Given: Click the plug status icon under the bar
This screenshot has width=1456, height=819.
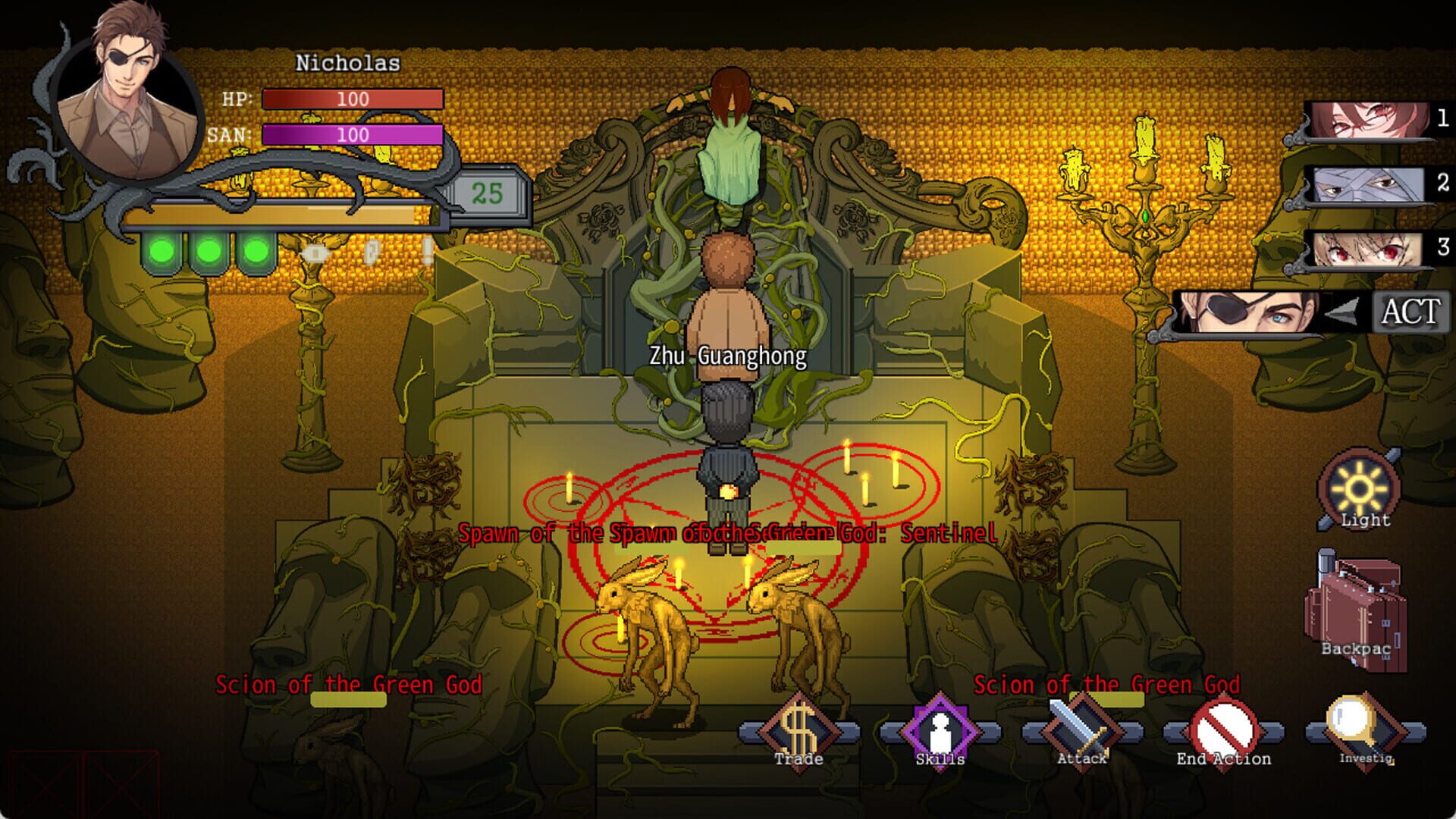Looking at the screenshot, I should [315, 254].
